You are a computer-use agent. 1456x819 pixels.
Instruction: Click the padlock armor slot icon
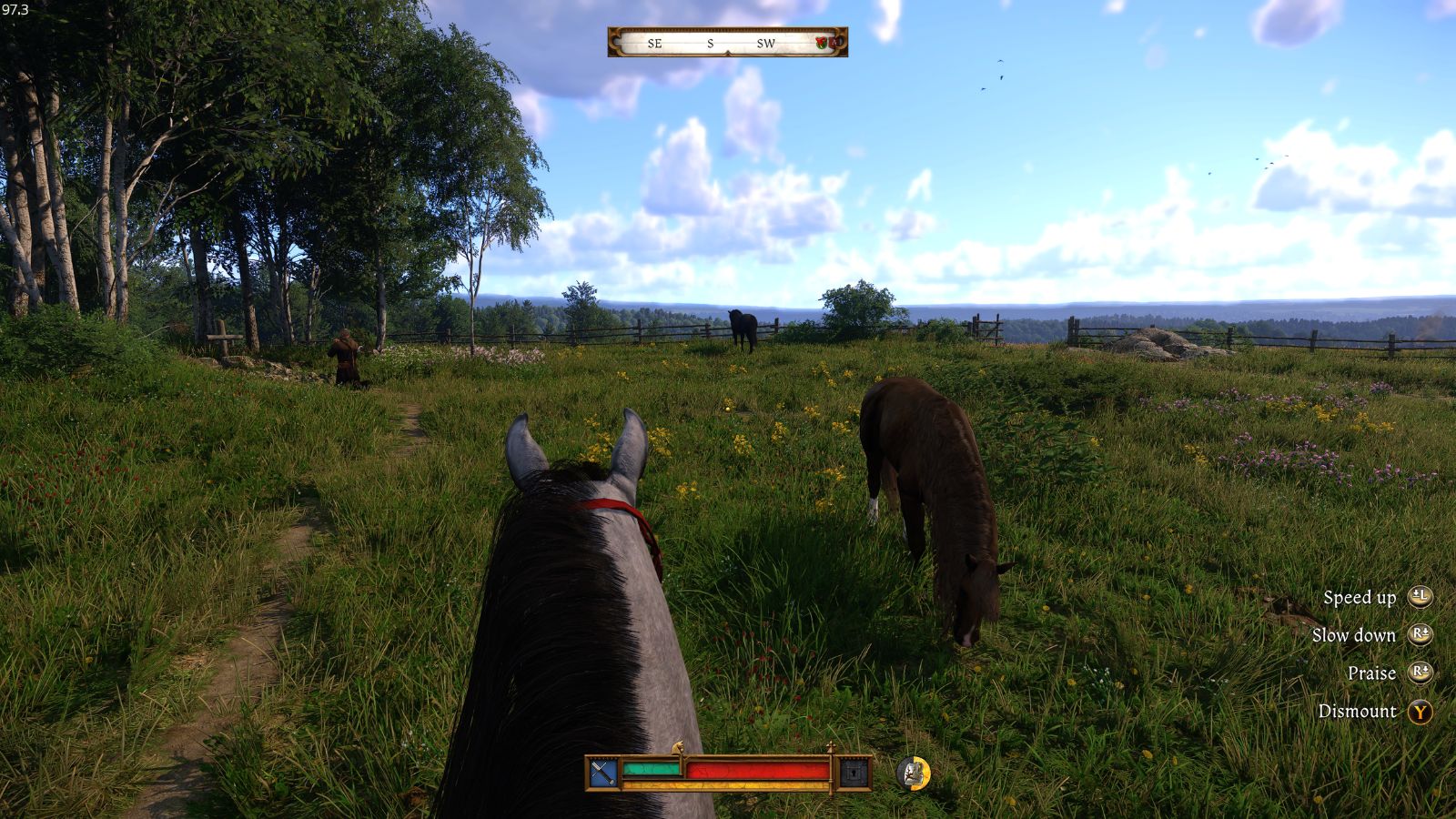click(854, 773)
